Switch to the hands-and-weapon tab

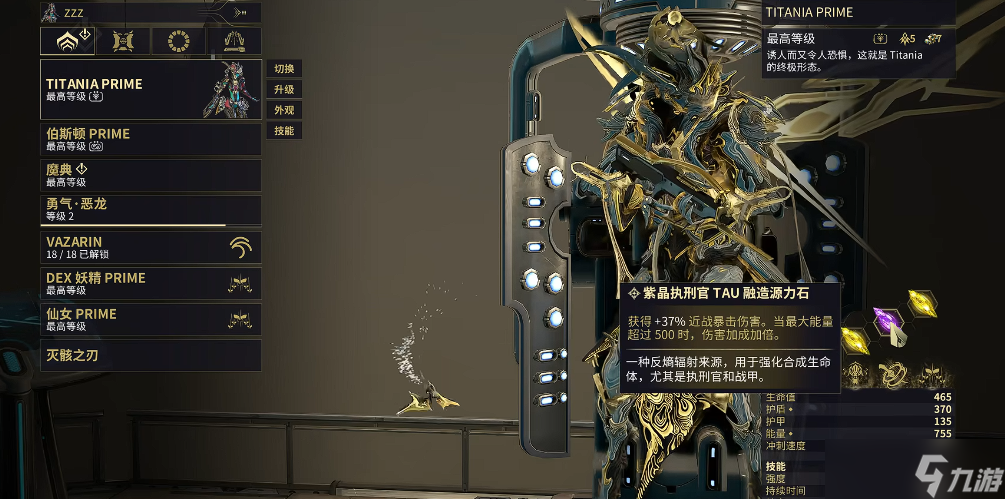[235, 41]
